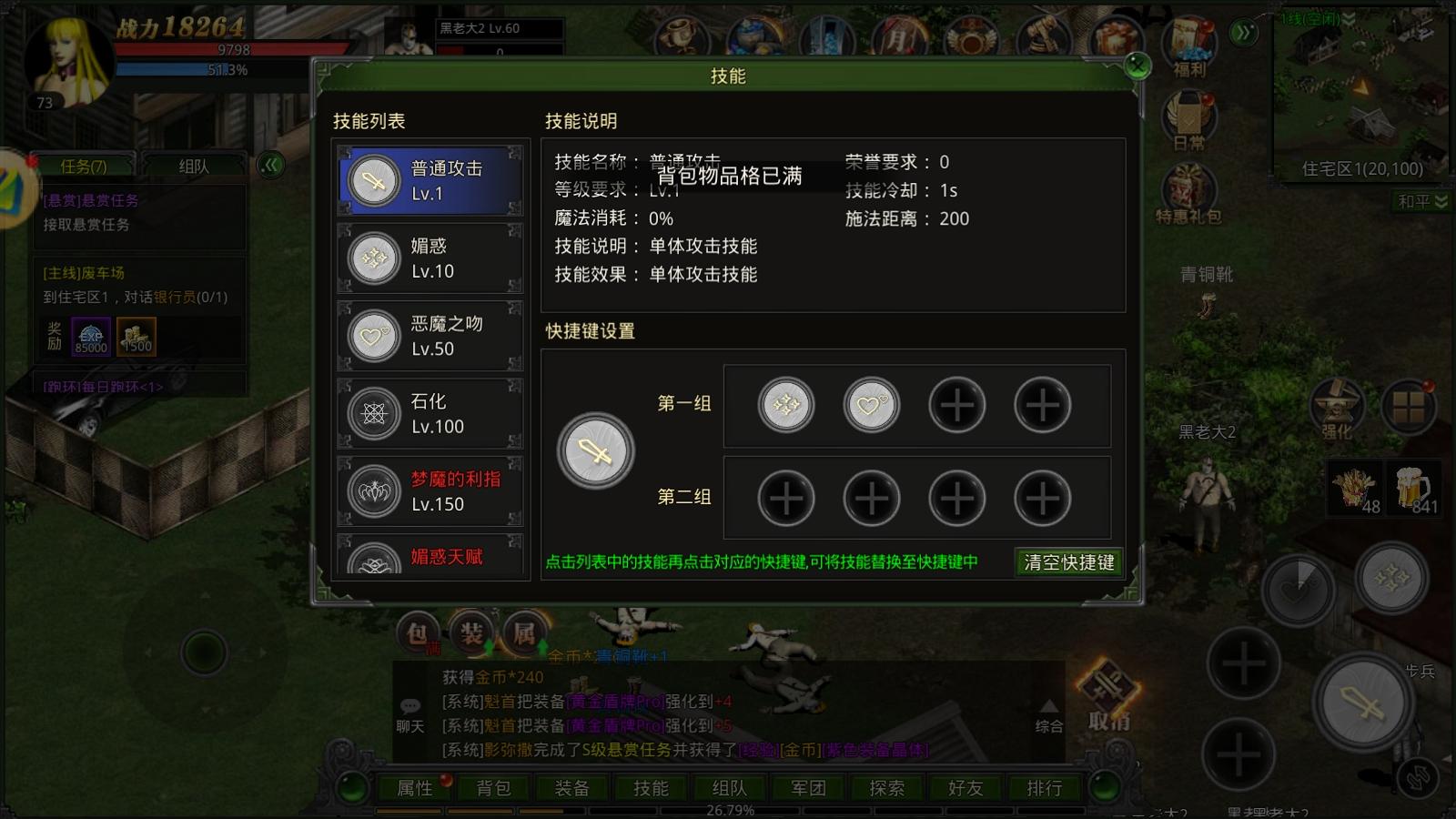Click the 清空快捷键 button
Screen dimensions: 1456x819
pos(1069,562)
